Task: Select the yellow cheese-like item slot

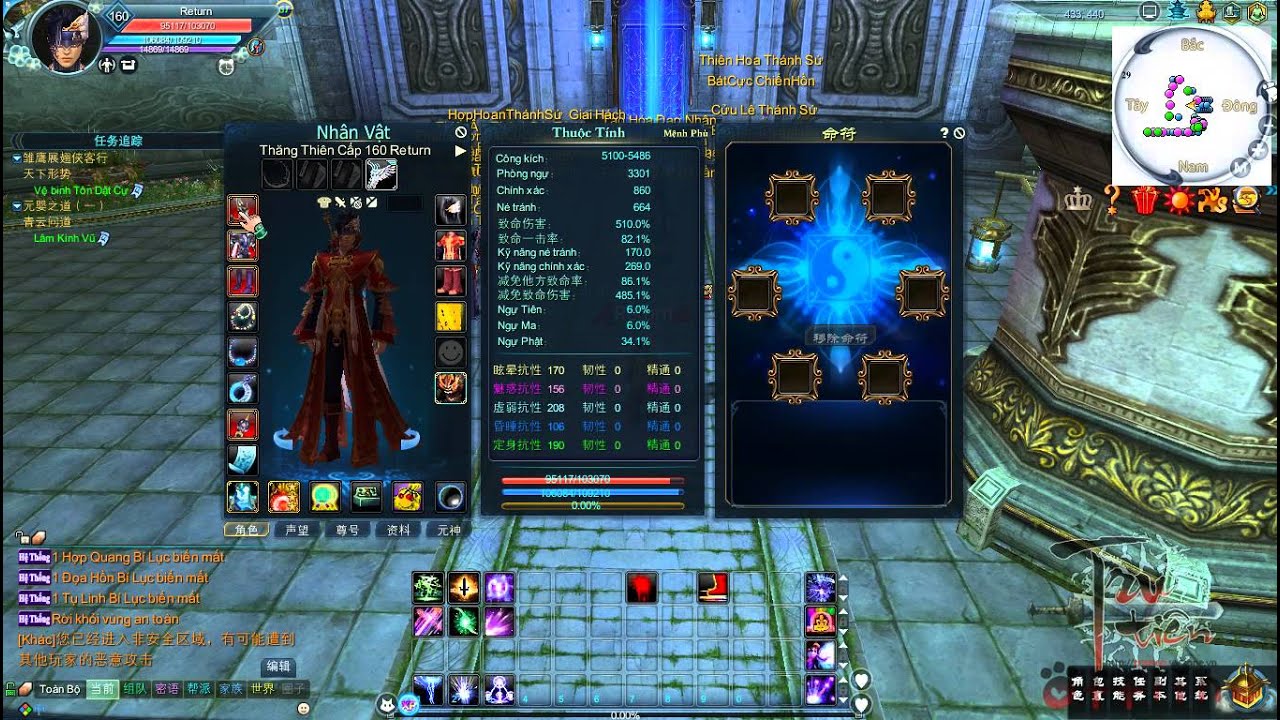Action: tap(450, 317)
